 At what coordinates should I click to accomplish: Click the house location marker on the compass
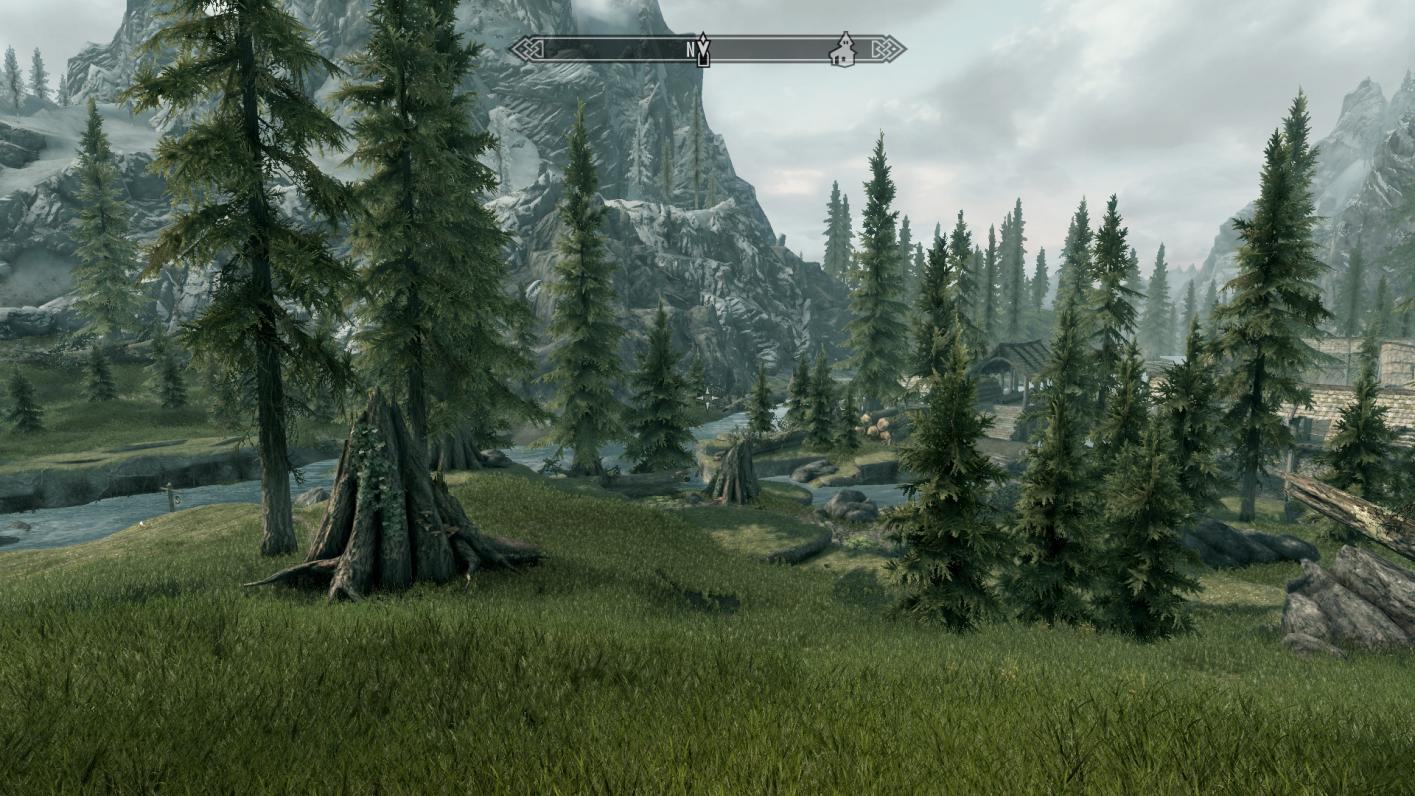pyautogui.click(x=843, y=49)
